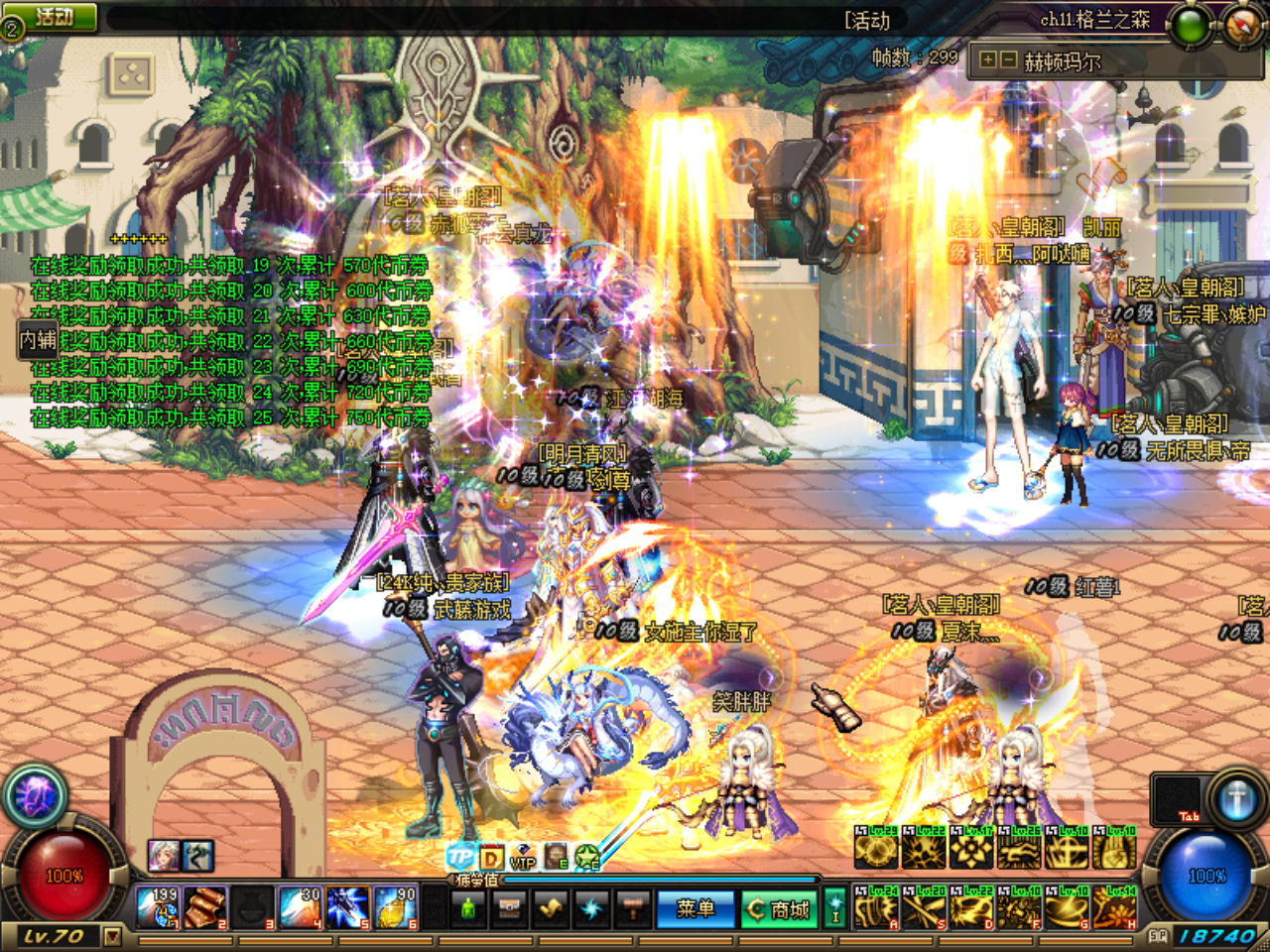Click the plus expander beside 赫顿玛尔
The height and width of the screenshot is (952, 1270).
(987, 60)
